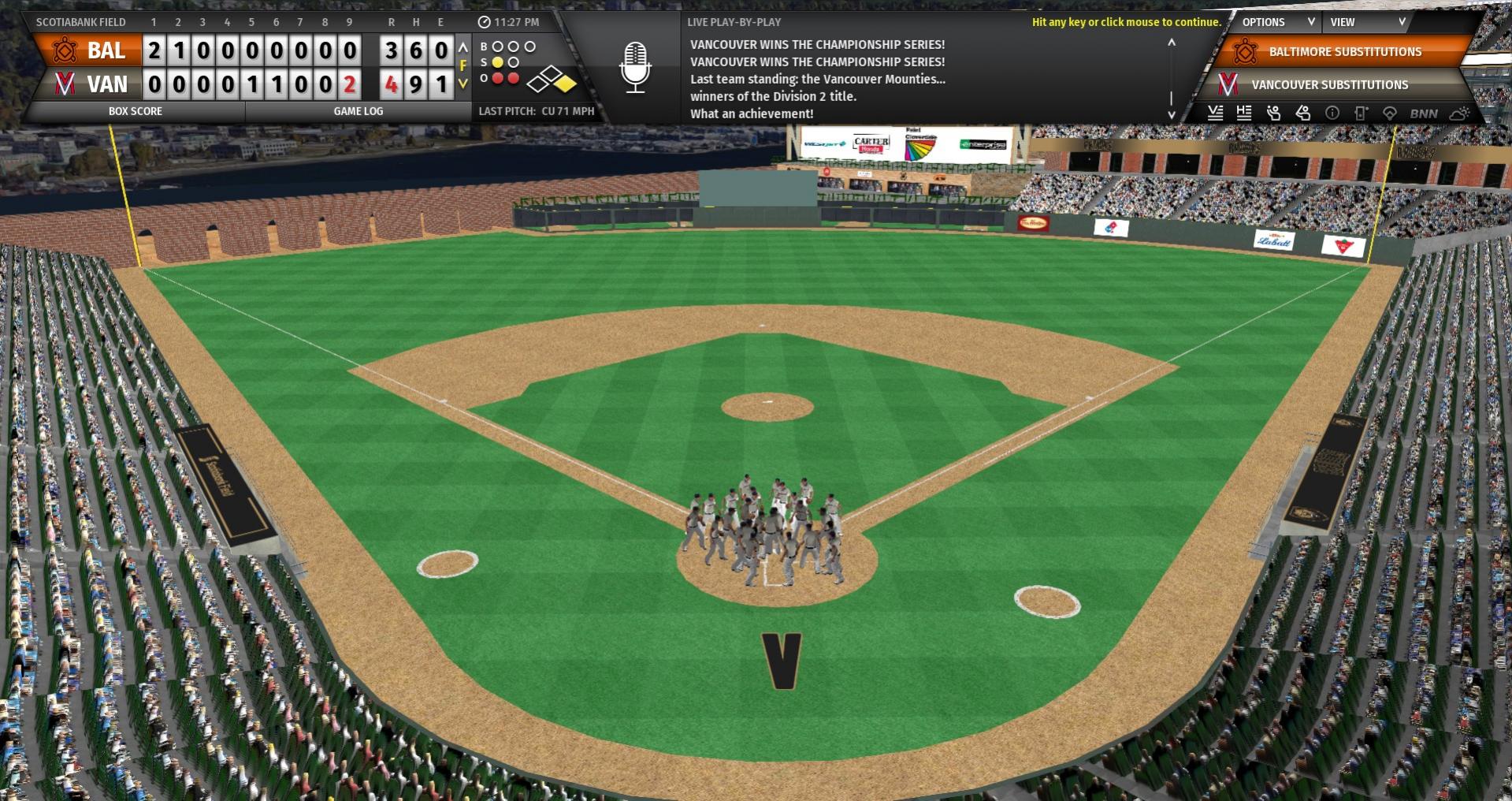The height and width of the screenshot is (801, 1512).
Task: Open Vancouver Substitutions panel
Action: tap(1329, 84)
